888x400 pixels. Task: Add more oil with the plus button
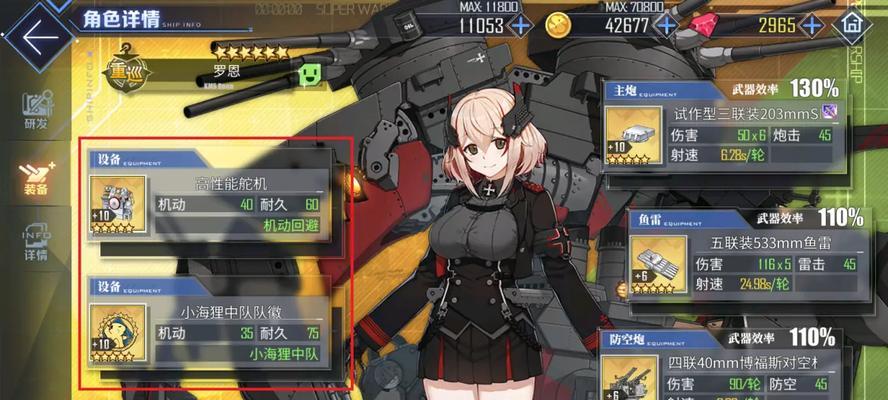[x=521, y=25]
